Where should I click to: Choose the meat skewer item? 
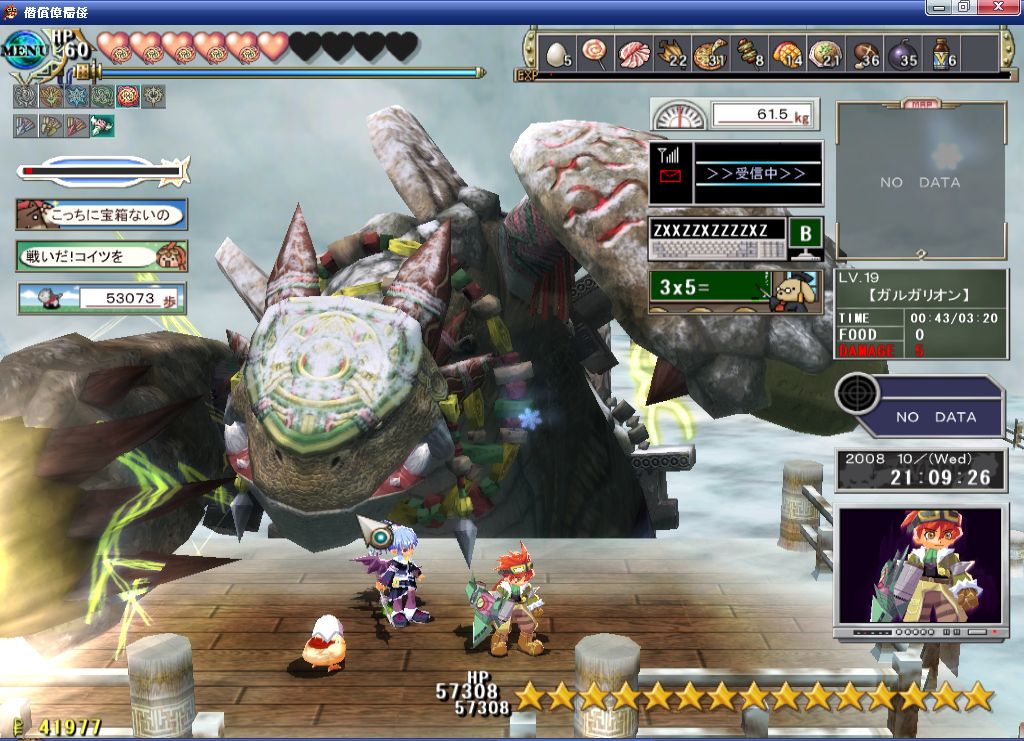pos(748,53)
